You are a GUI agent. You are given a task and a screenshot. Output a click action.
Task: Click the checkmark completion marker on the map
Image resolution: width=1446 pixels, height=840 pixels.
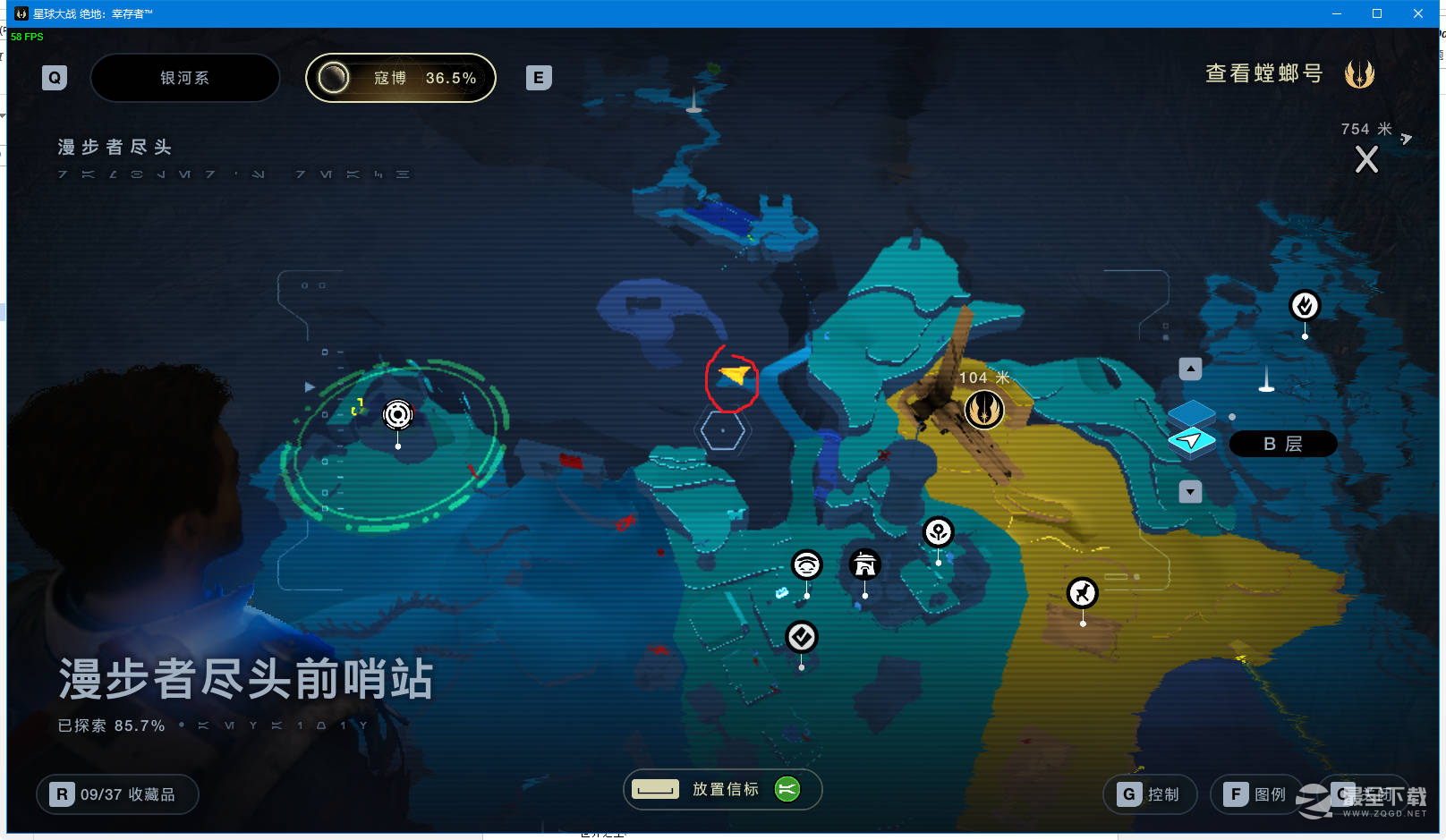(x=801, y=637)
